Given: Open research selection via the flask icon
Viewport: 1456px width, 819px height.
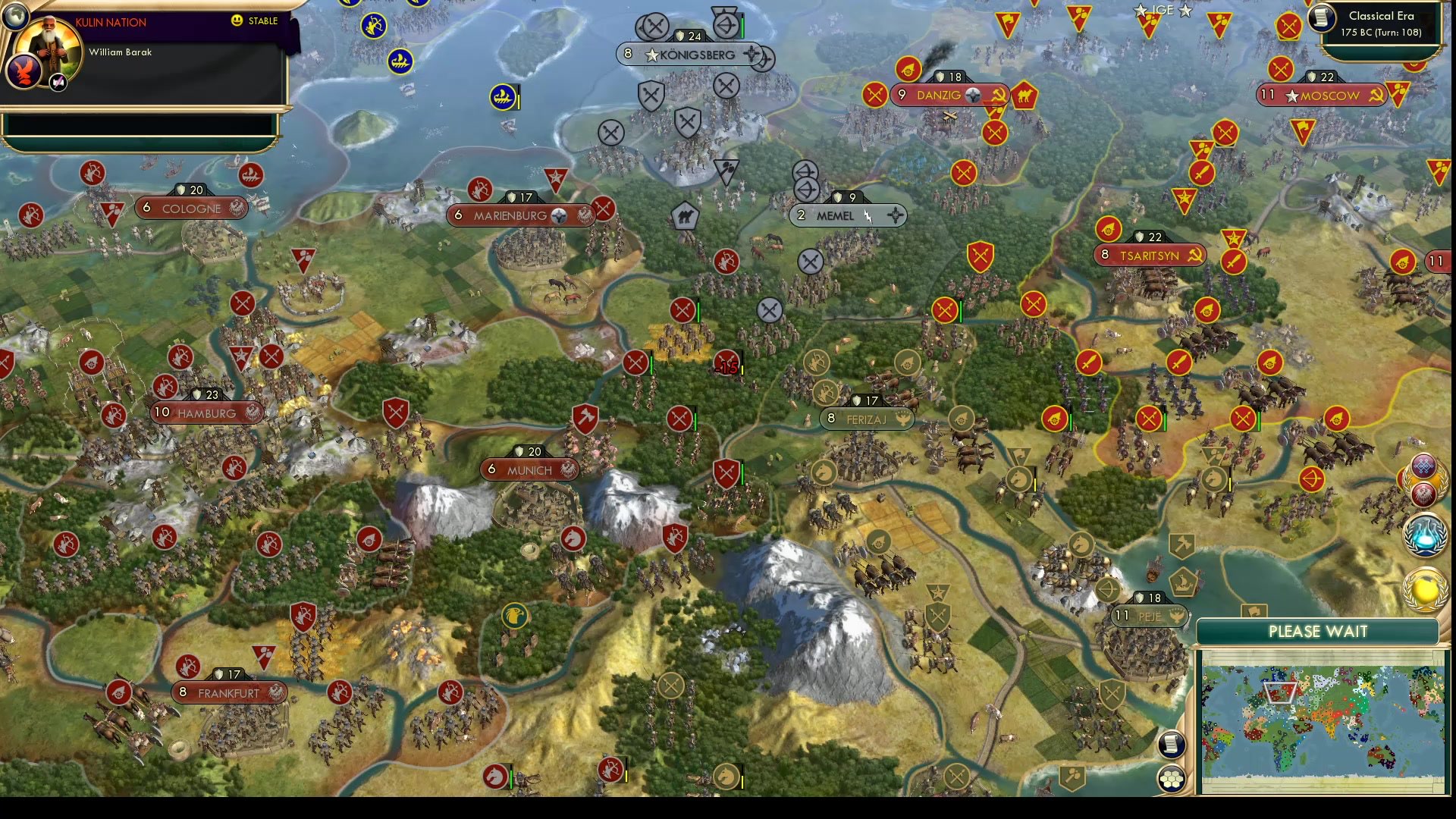Looking at the screenshot, I should click(x=1426, y=535).
